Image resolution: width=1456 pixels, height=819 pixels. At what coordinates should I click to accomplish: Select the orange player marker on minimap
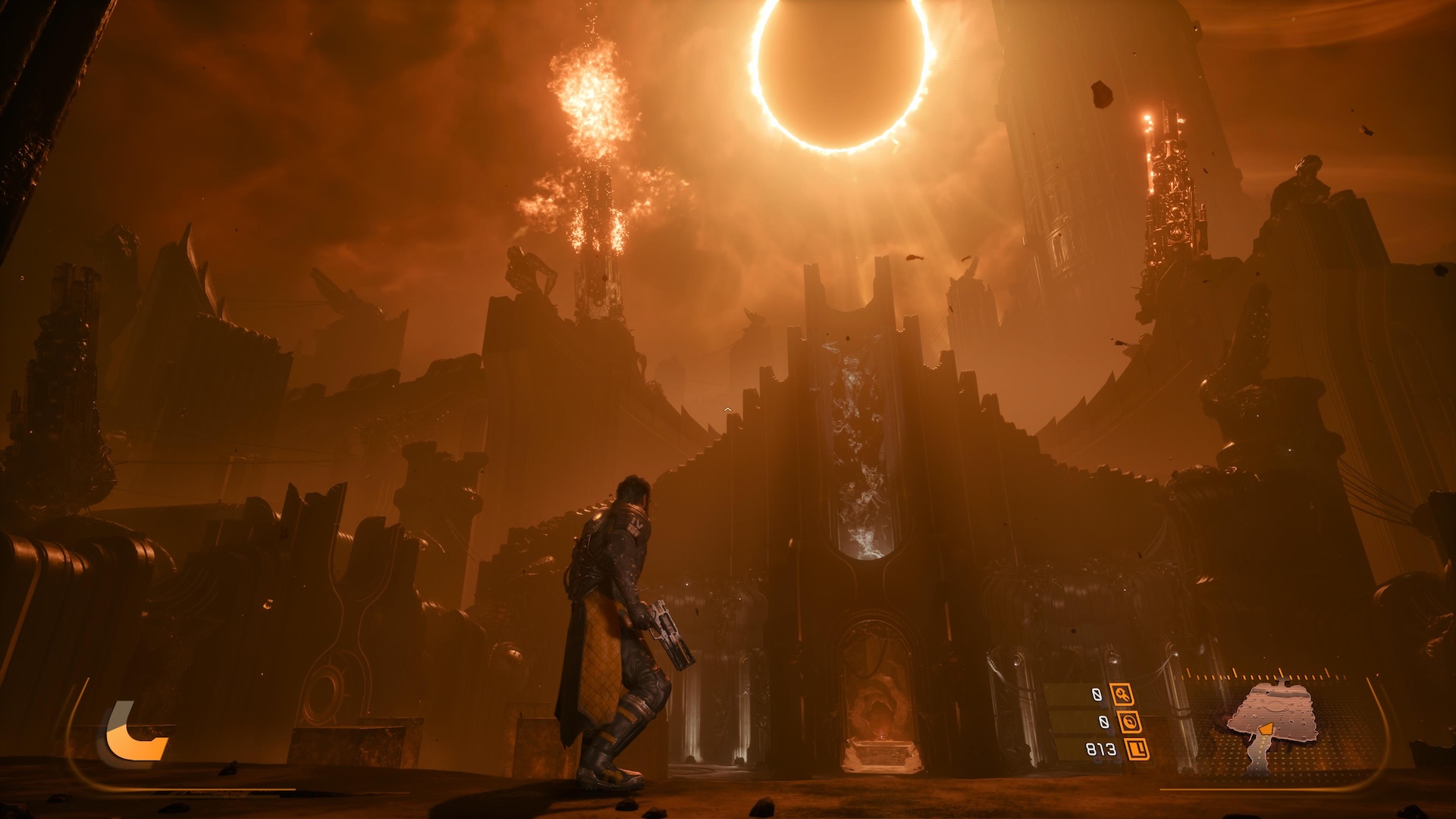[x=1266, y=730]
